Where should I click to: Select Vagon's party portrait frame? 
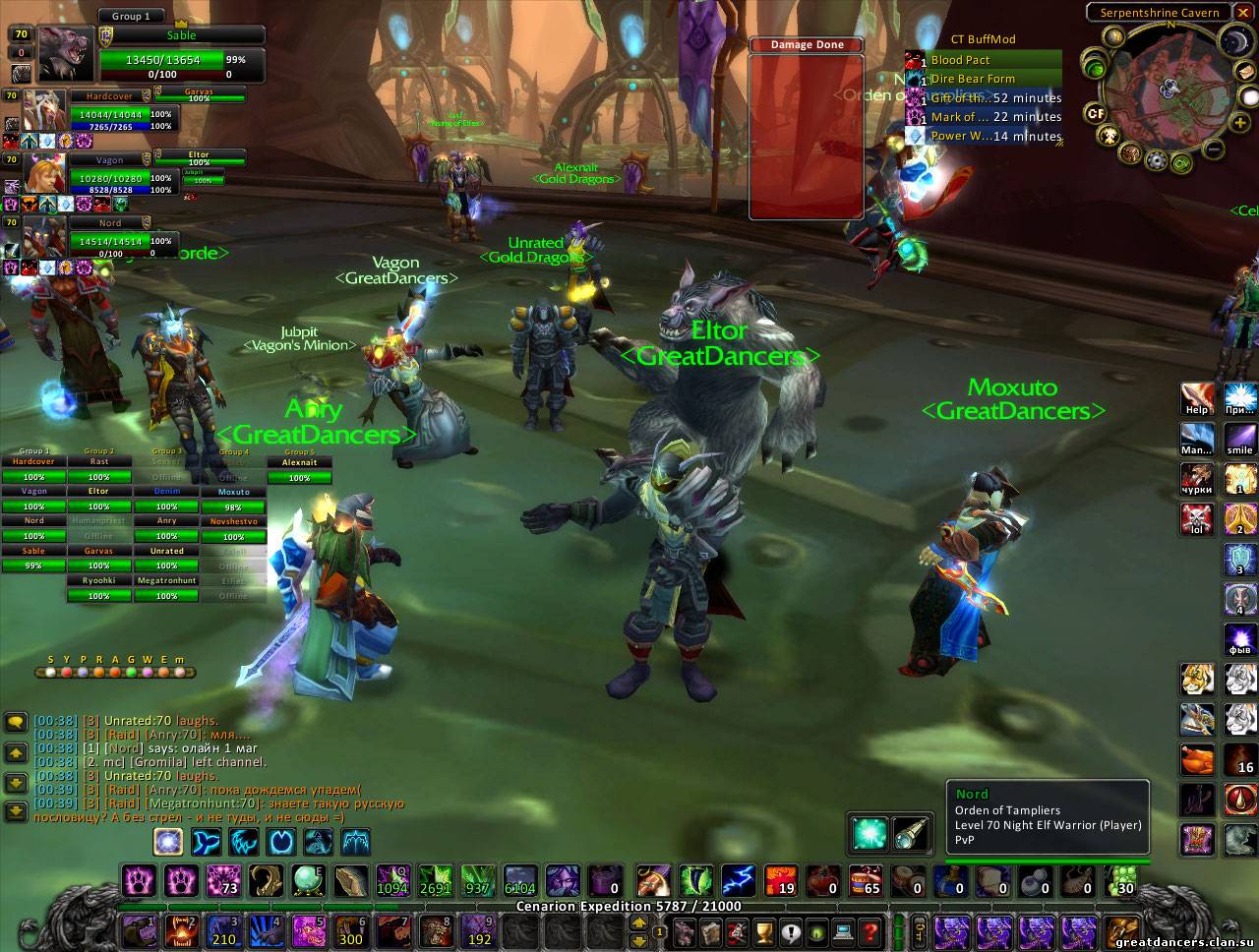[46, 173]
